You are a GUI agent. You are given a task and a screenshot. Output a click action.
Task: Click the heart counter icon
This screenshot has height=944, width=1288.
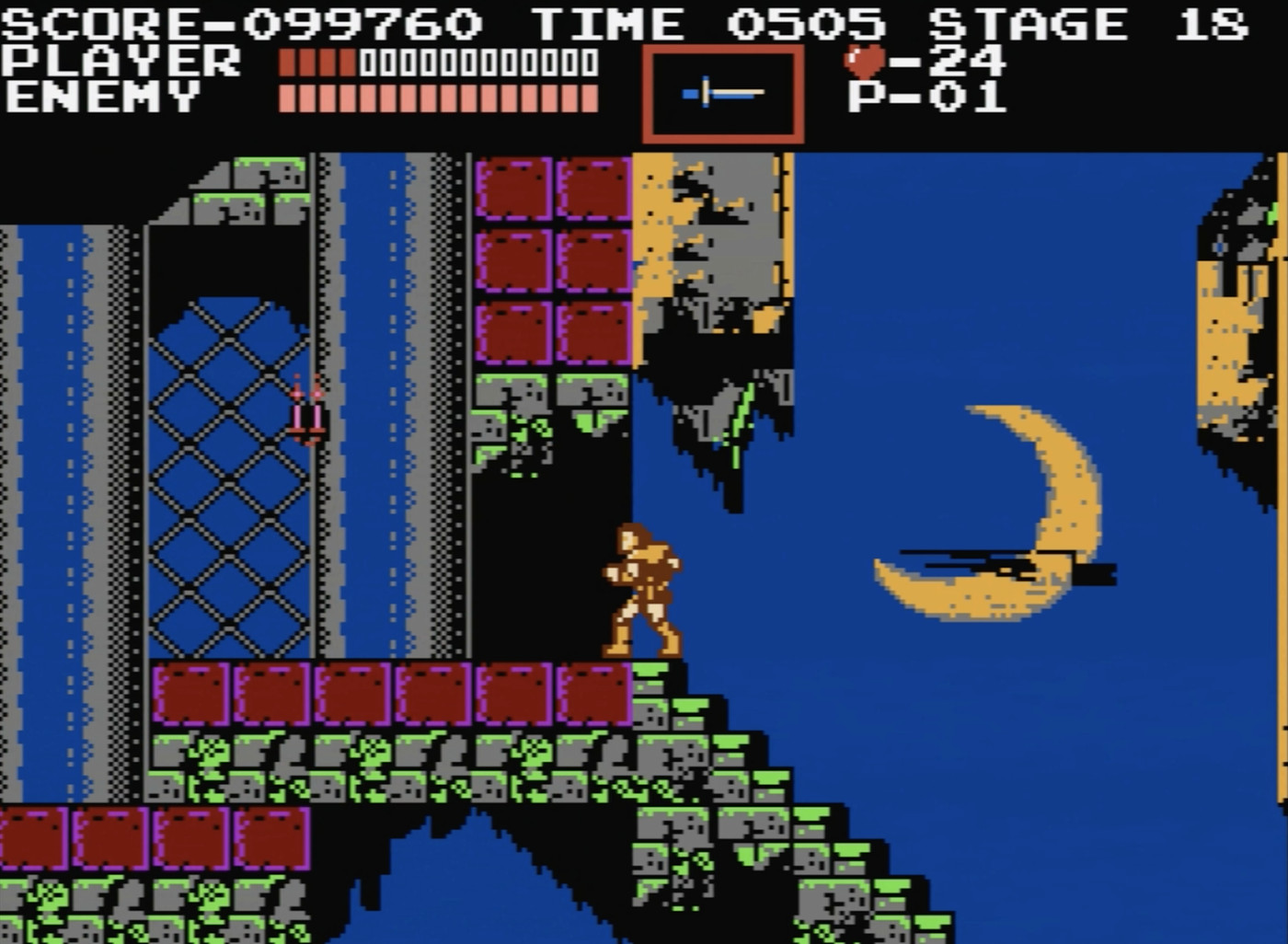pyautogui.click(x=863, y=60)
